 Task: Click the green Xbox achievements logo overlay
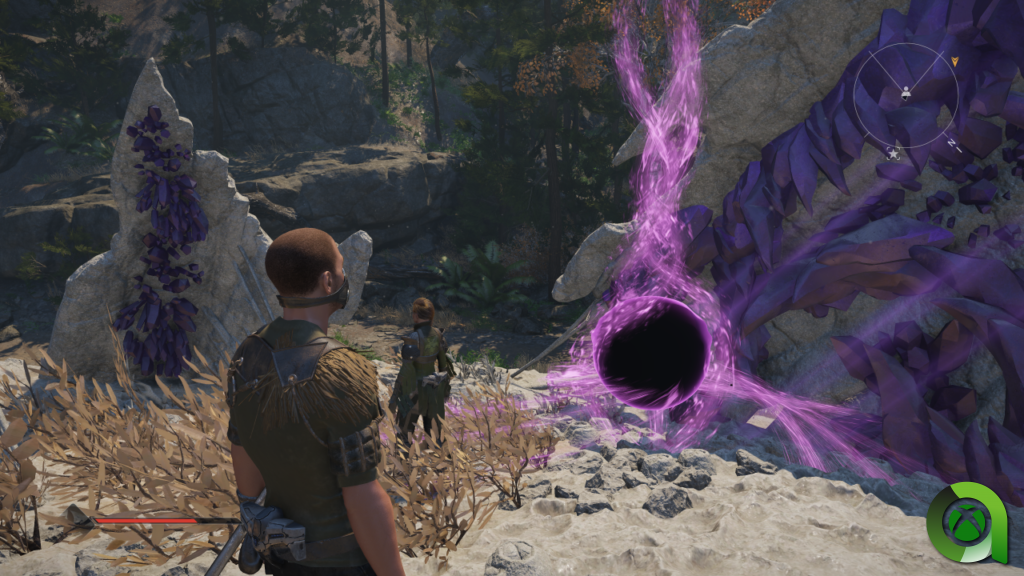pos(965,523)
